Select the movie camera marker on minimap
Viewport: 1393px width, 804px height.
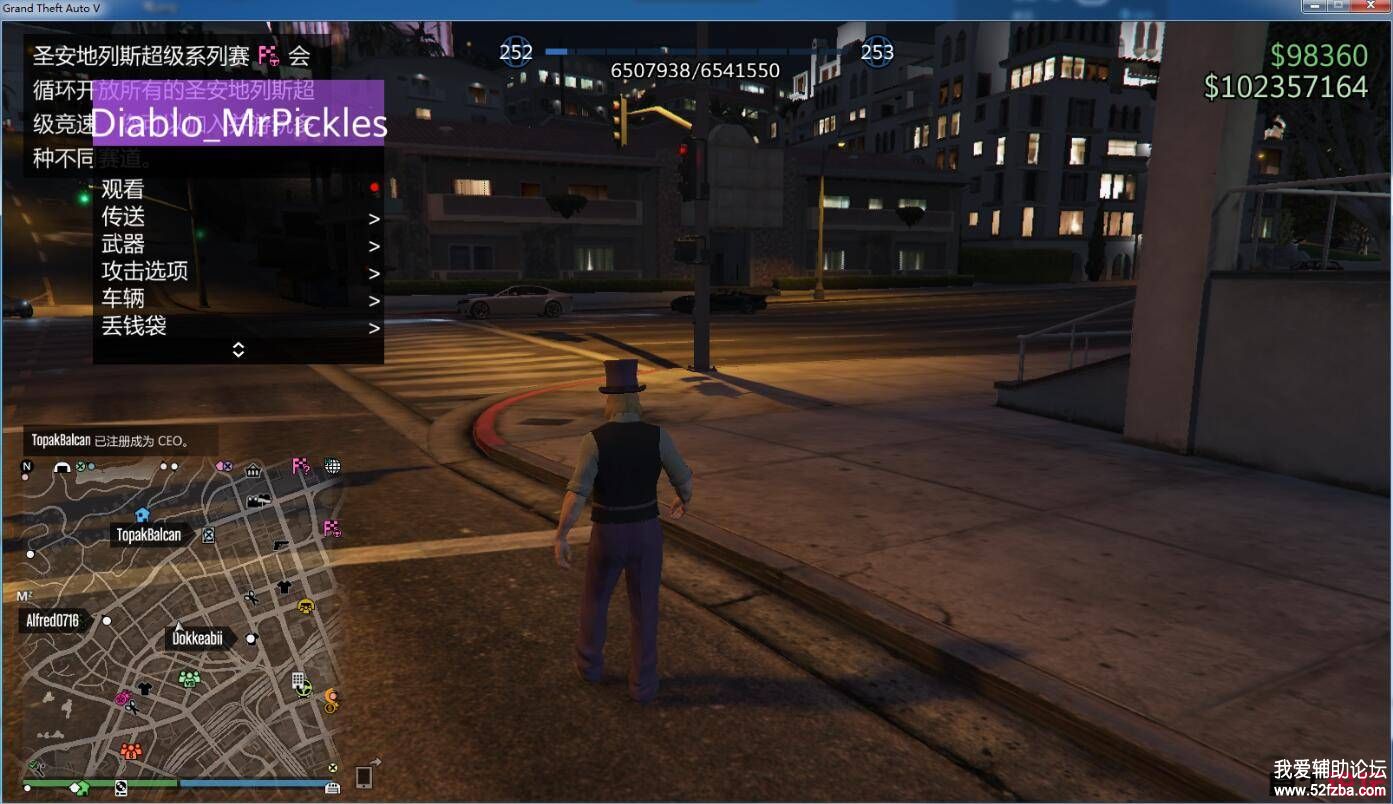[257, 501]
